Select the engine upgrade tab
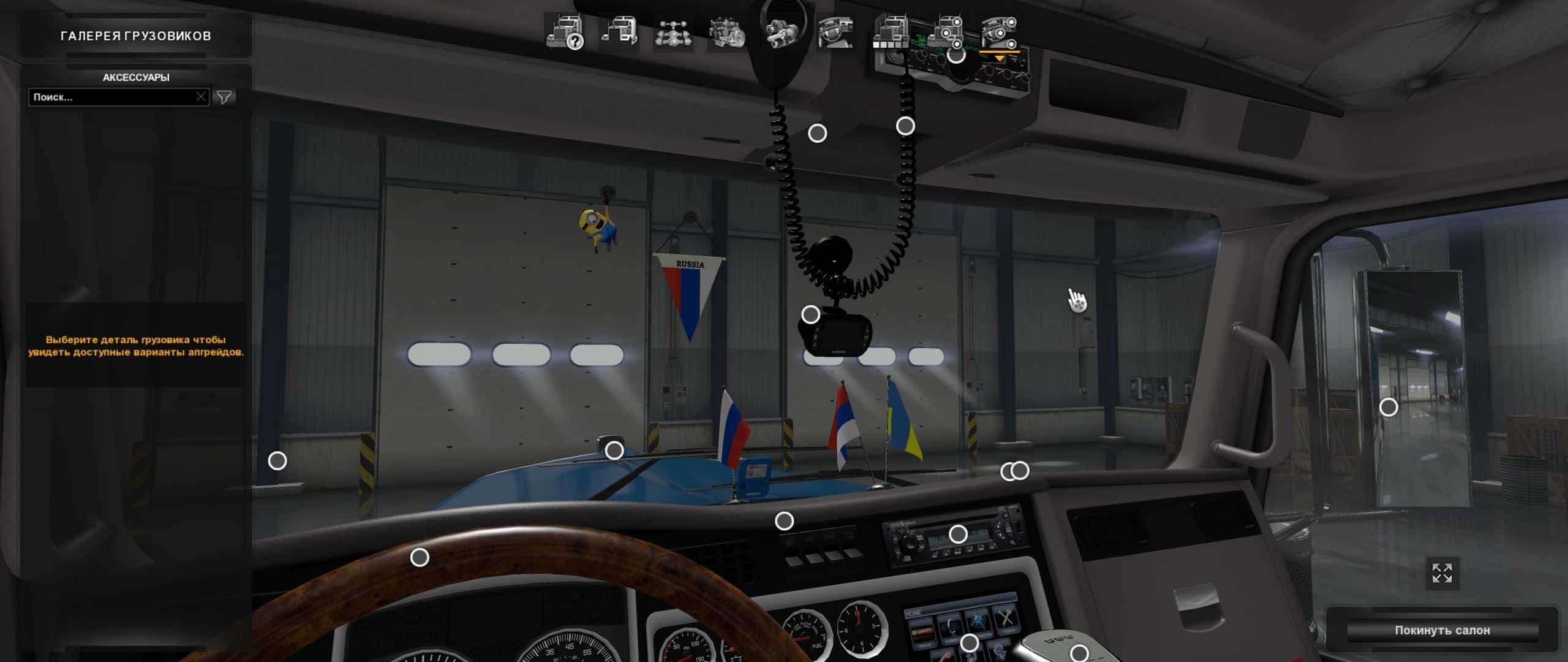This screenshot has height=662, width=1568. [727, 32]
